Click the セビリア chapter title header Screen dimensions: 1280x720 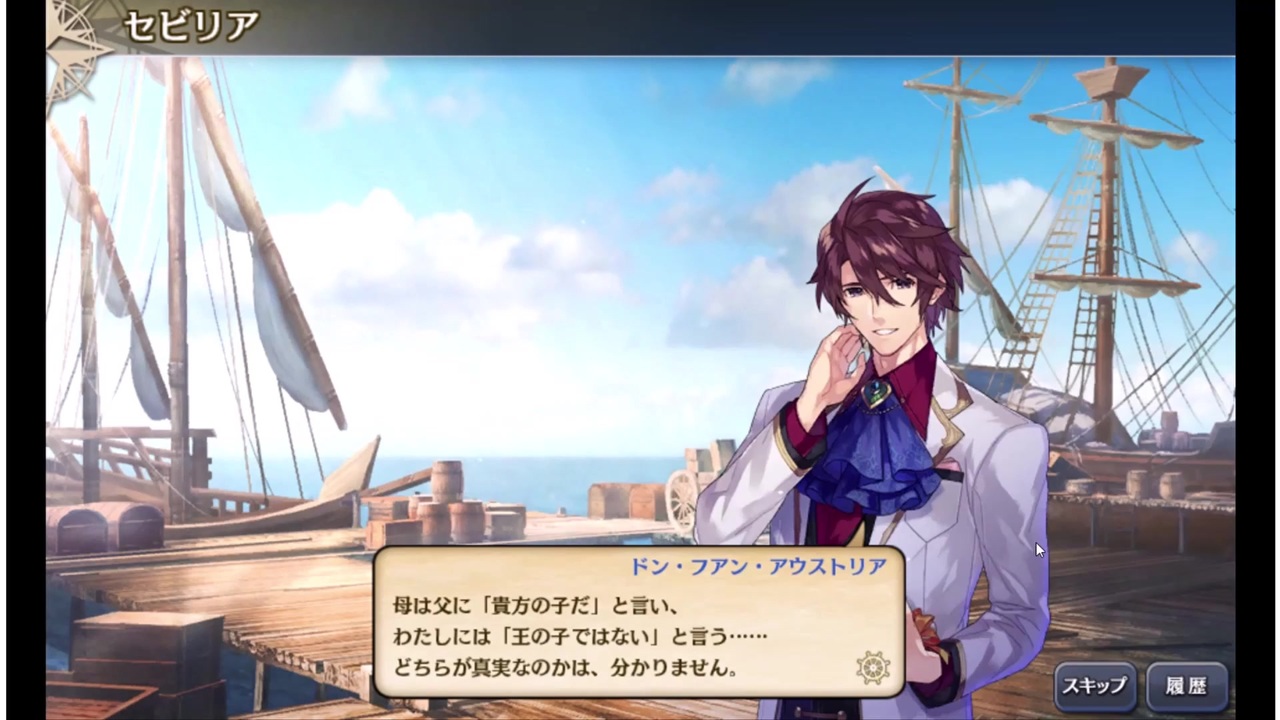(190, 24)
